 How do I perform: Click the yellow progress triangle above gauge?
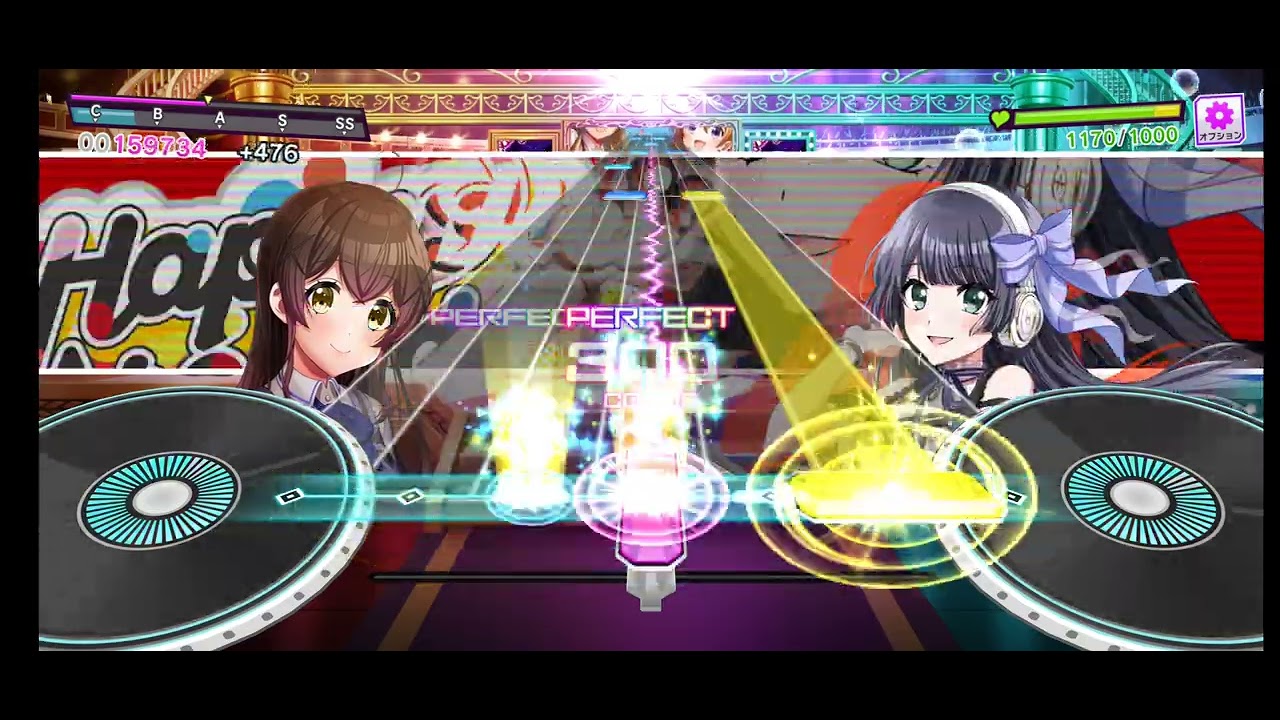[x=208, y=100]
